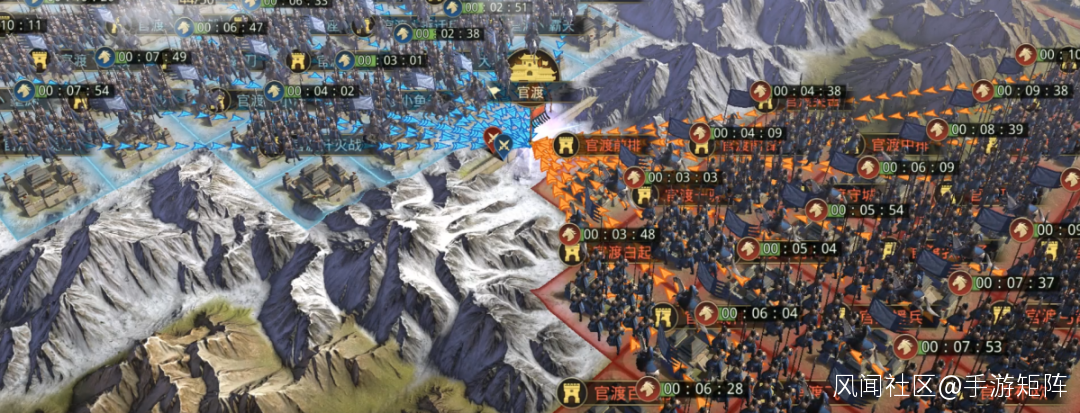The height and width of the screenshot is (413, 1080).
Task: Choose the army marker timed 00:04:09
Action: point(700,132)
